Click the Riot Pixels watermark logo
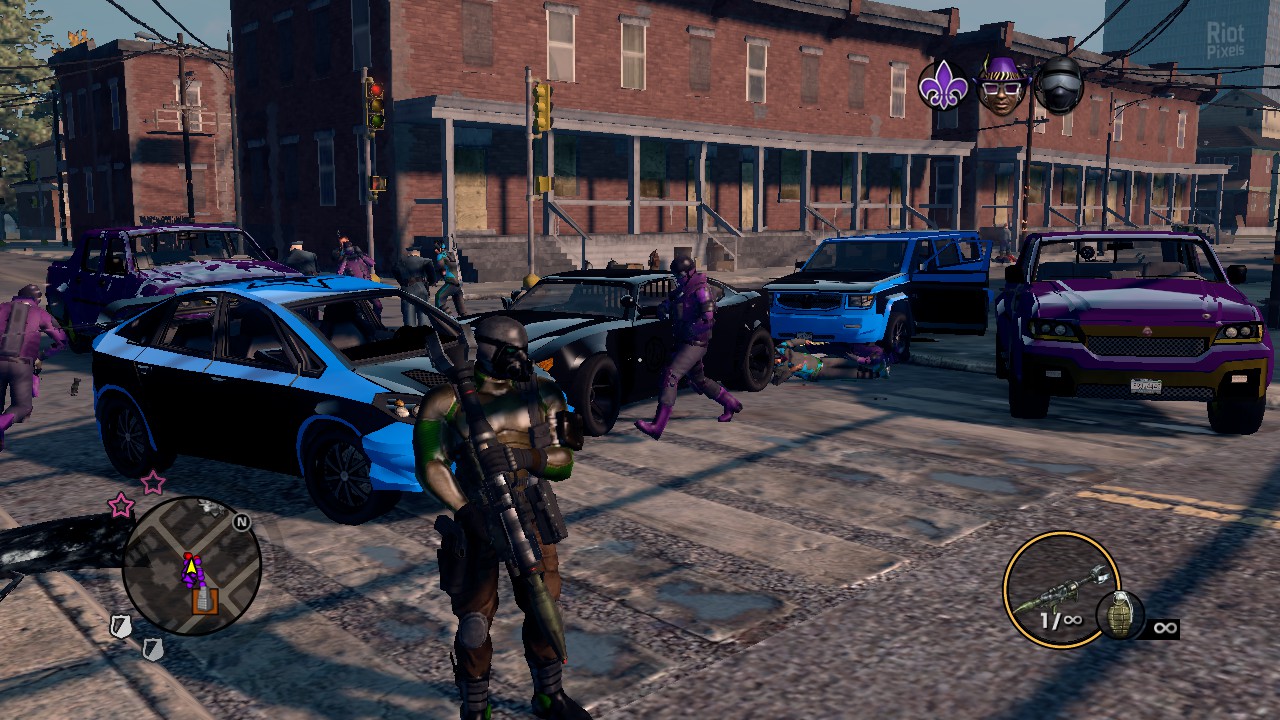This screenshot has height=720, width=1280. [1225, 39]
